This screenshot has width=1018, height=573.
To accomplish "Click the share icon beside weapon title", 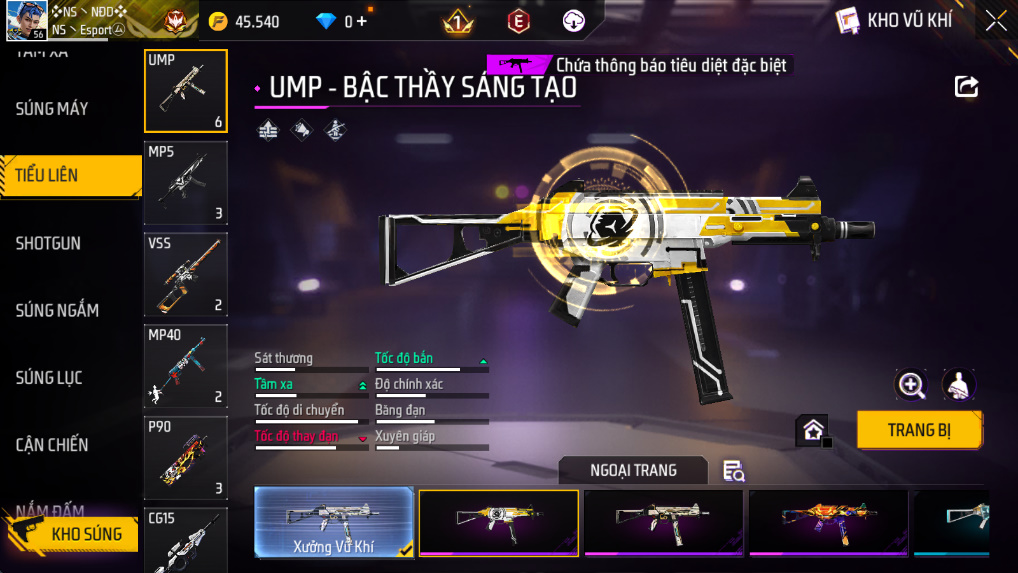I will point(966,87).
